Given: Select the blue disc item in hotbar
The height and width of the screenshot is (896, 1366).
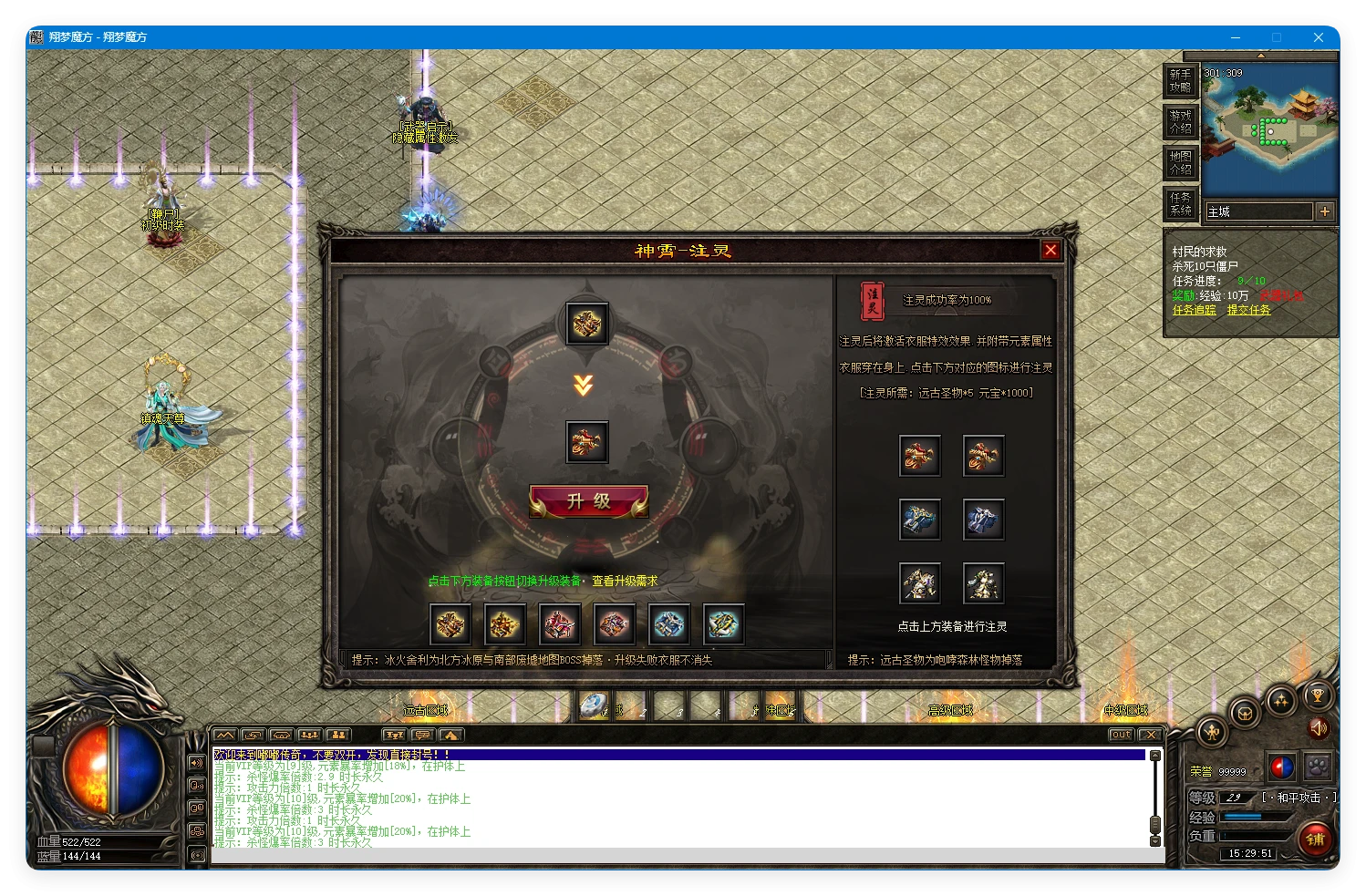Looking at the screenshot, I should point(594,706).
